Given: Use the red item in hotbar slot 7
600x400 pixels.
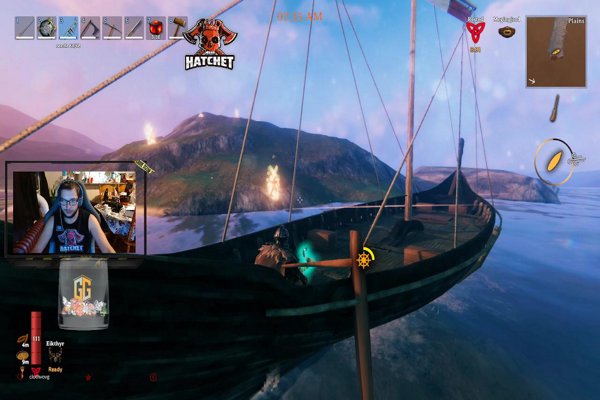Looking at the screenshot, I should click(x=156, y=27).
